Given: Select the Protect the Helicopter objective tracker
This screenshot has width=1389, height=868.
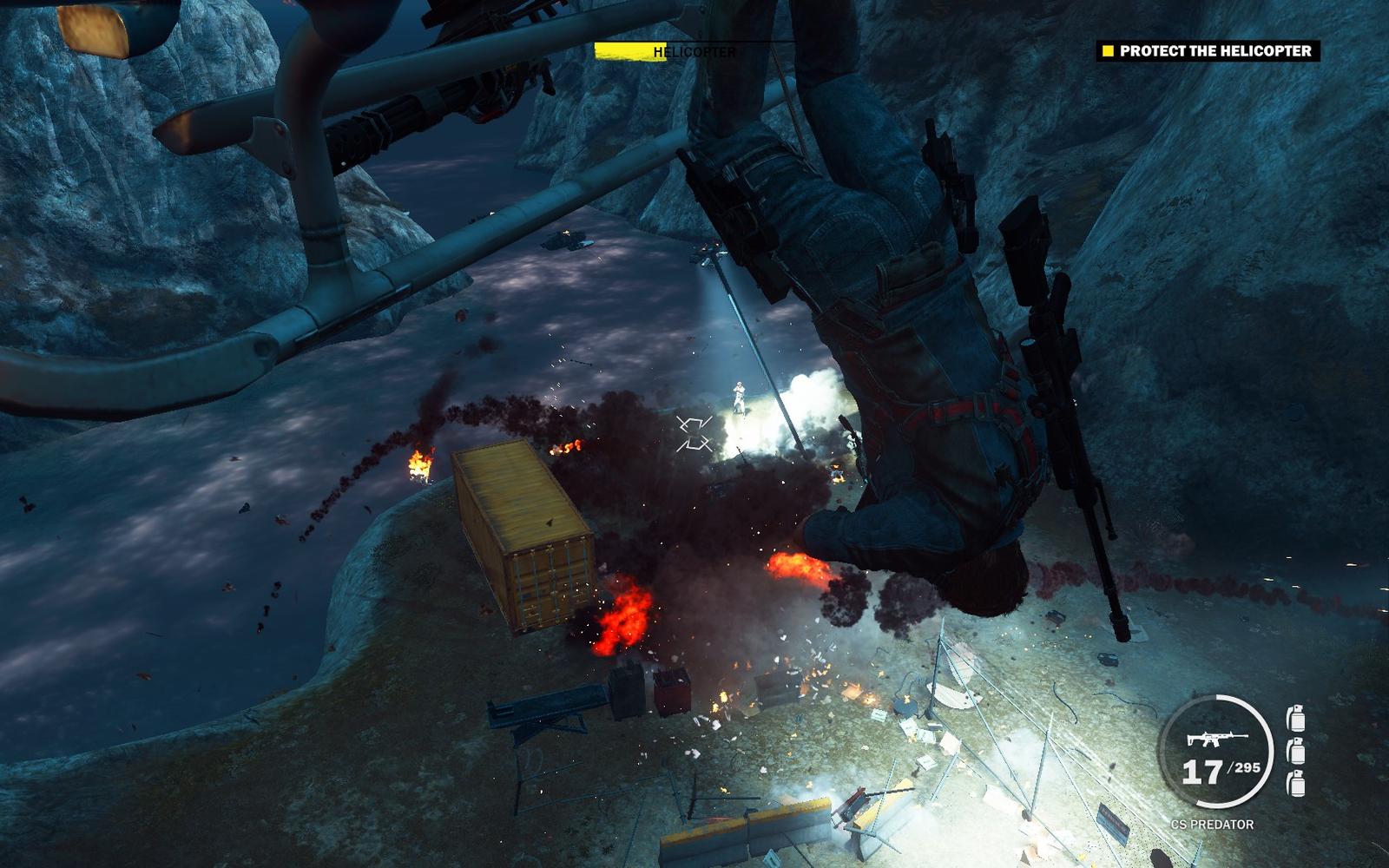Looking at the screenshot, I should pos(1208,51).
